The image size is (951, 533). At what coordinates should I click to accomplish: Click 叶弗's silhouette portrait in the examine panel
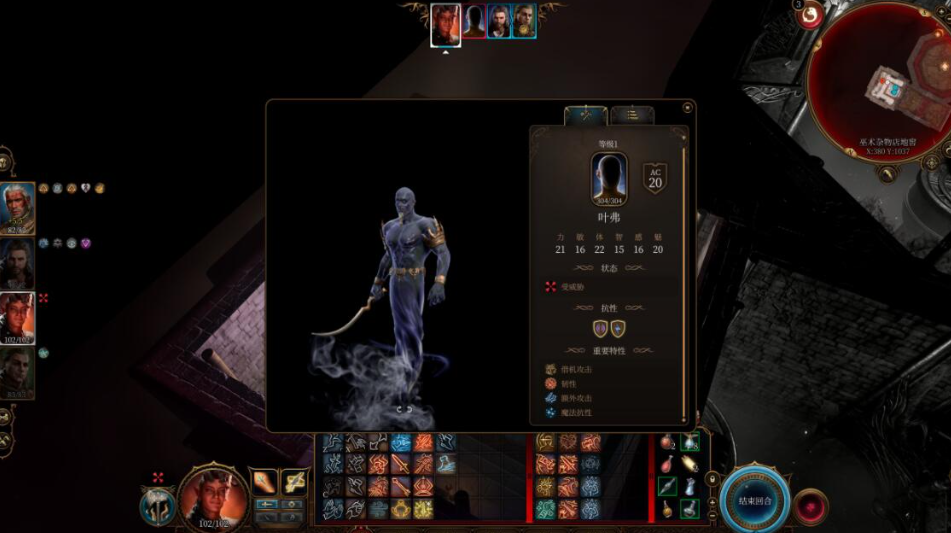pyautogui.click(x=608, y=179)
